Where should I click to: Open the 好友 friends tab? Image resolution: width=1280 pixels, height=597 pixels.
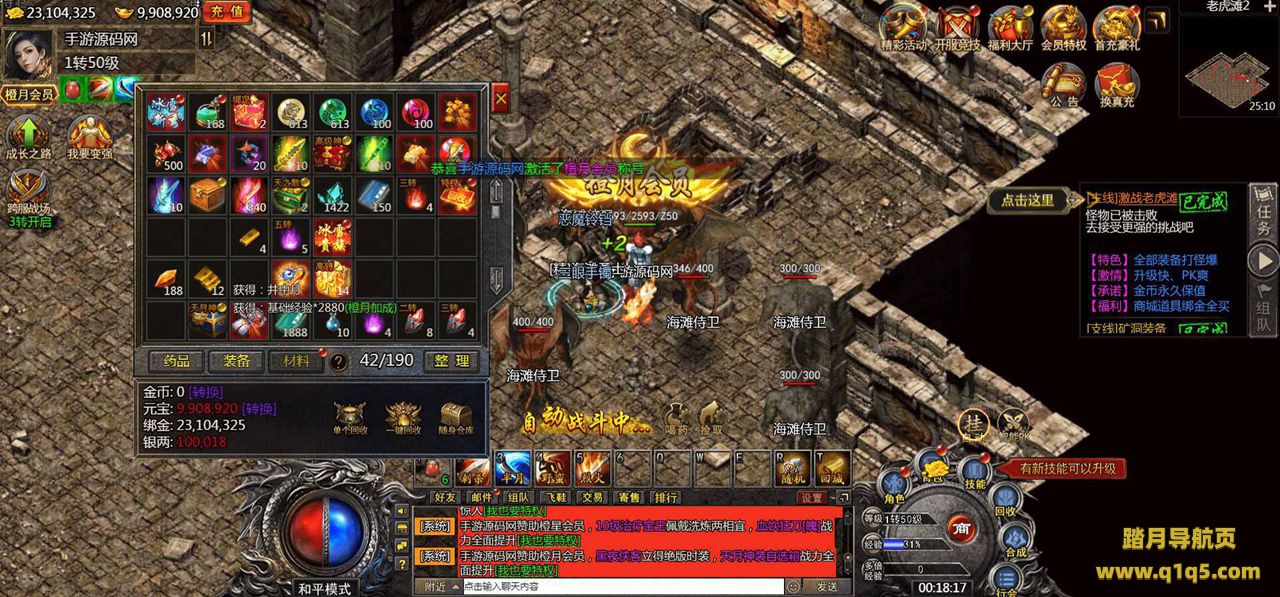tap(445, 496)
